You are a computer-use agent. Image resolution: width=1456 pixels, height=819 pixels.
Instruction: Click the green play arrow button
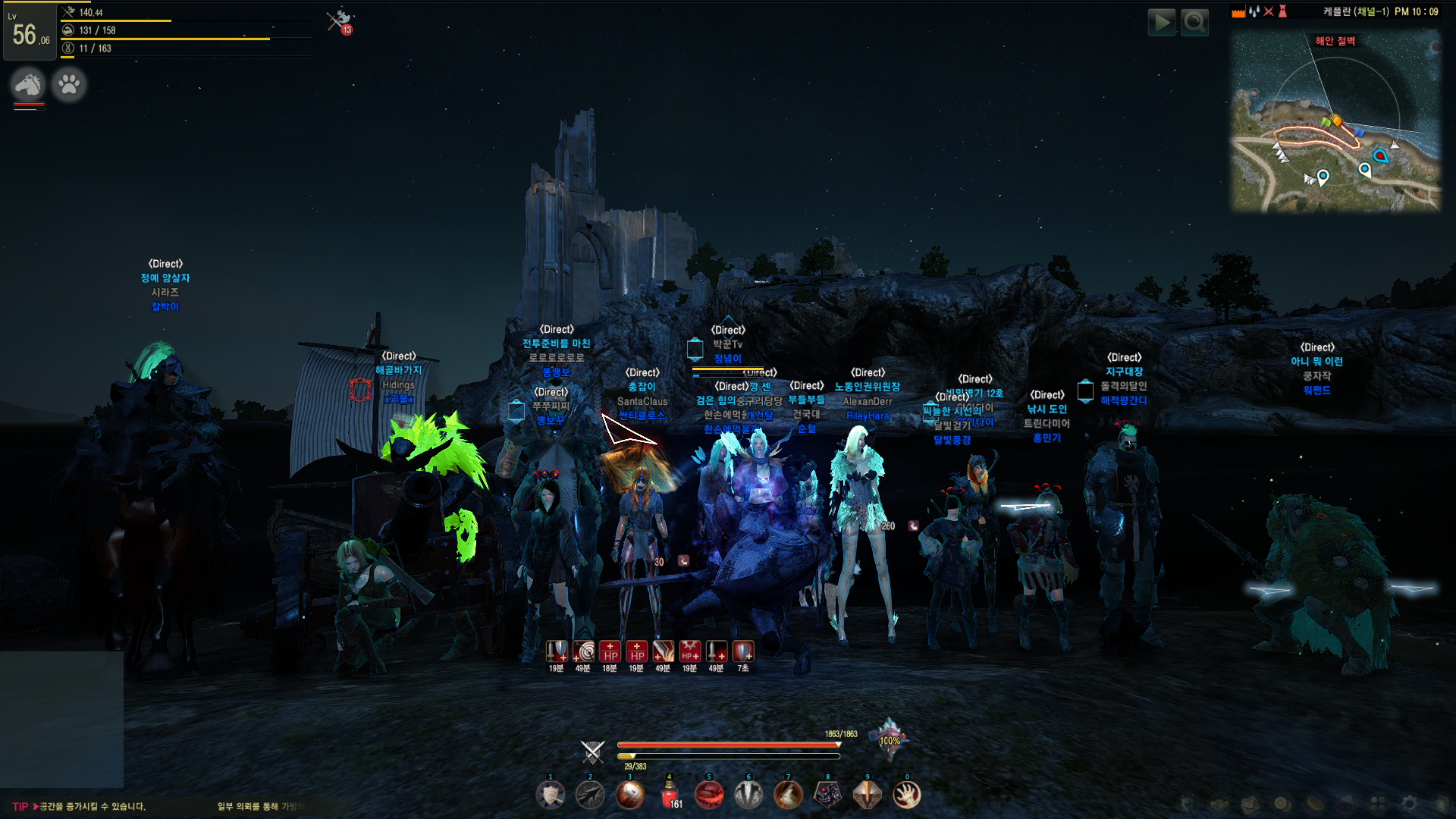point(1161,23)
